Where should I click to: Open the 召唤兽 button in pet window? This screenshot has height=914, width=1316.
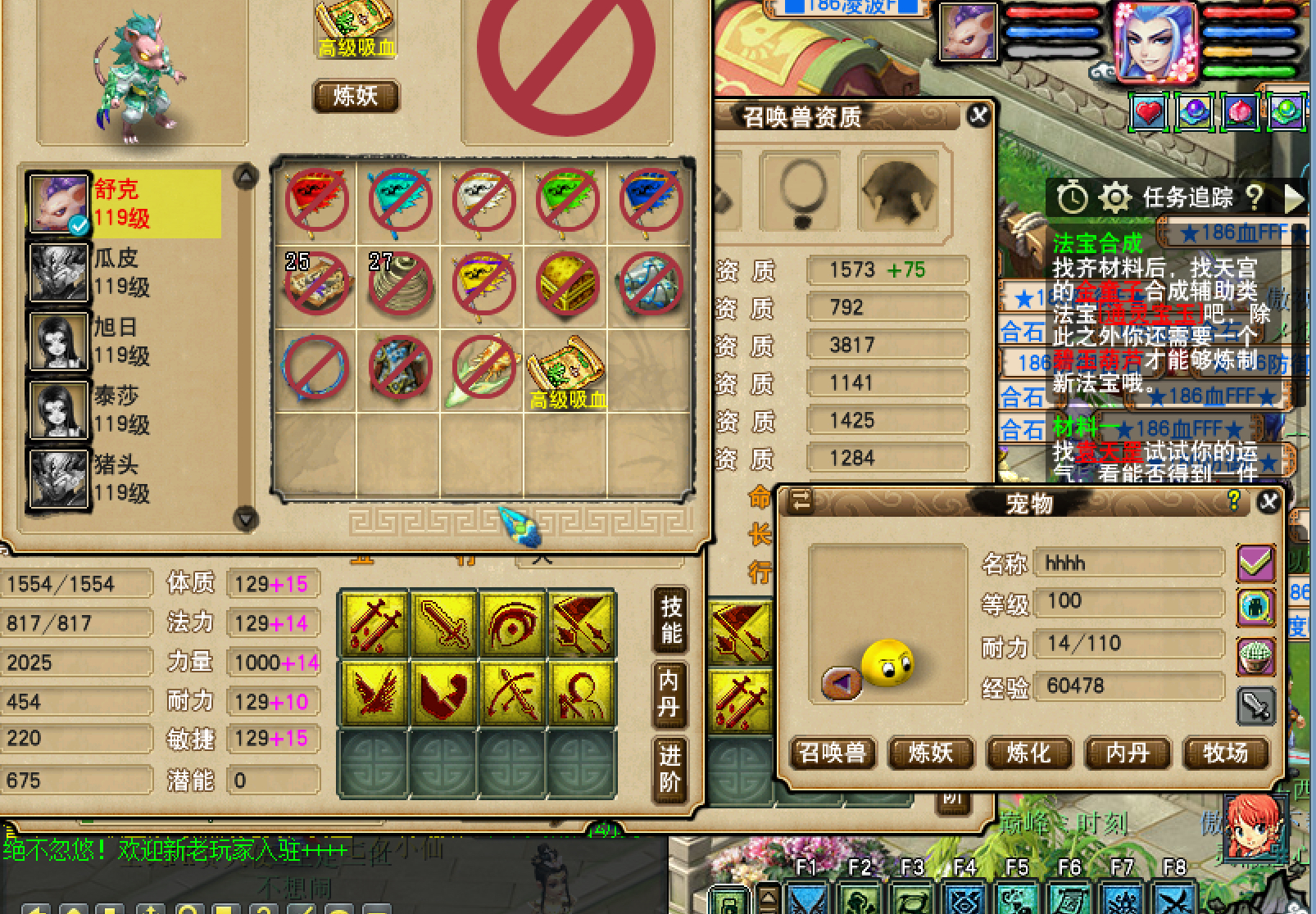[x=832, y=753]
